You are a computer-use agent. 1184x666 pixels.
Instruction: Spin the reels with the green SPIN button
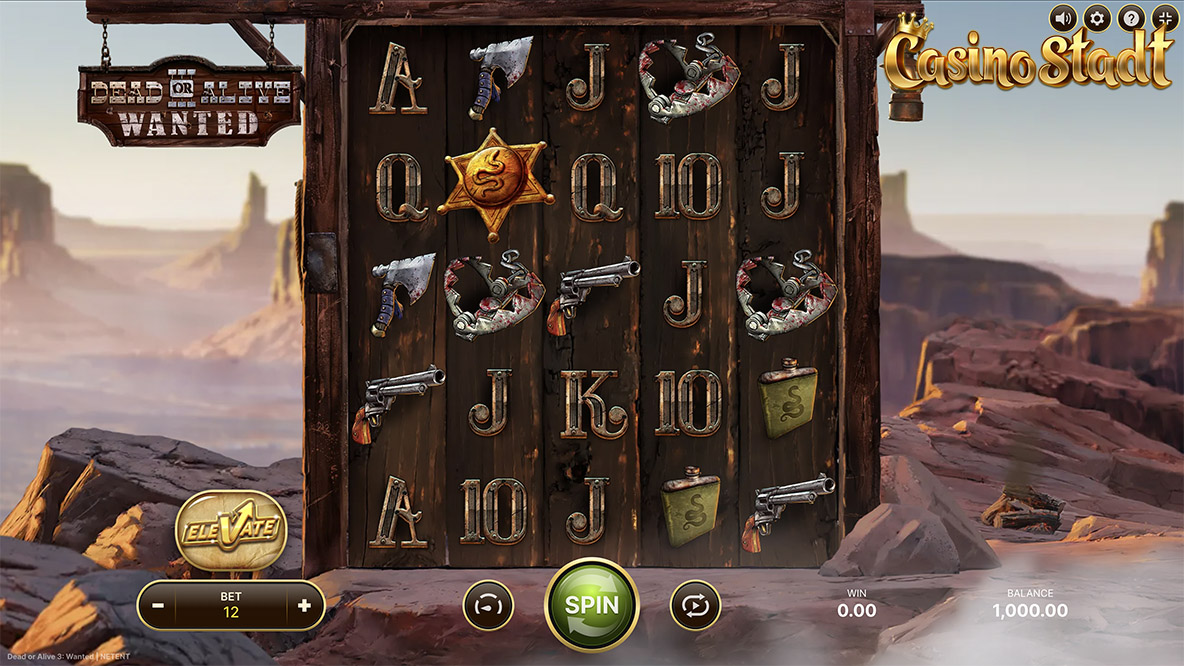[x=592, y=605]
